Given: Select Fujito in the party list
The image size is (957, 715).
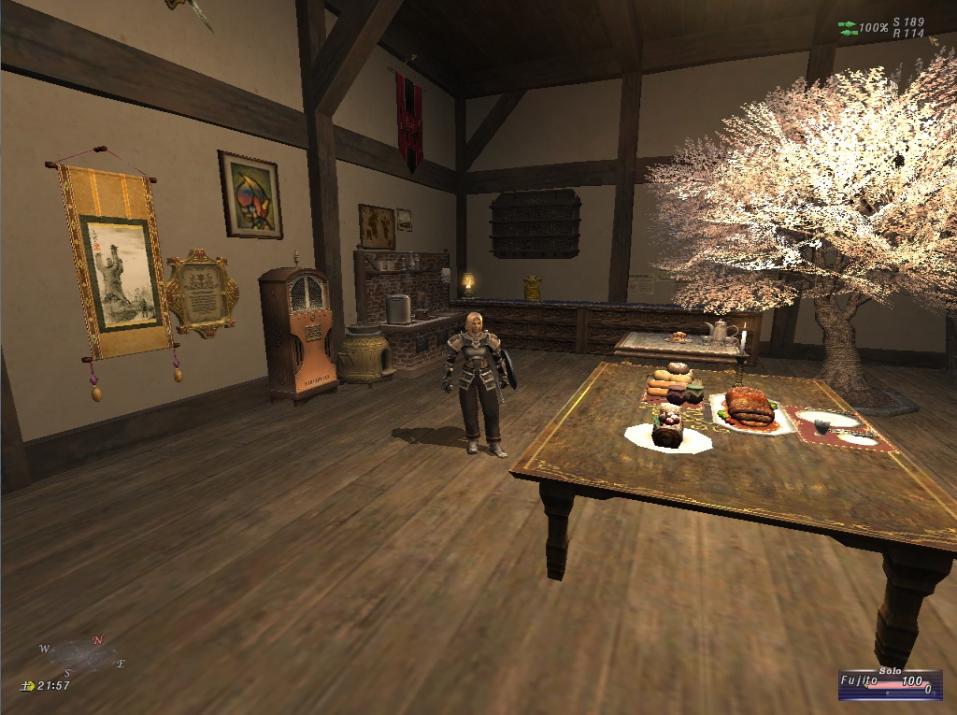Looking at the screenshot, I should (860, 681).
